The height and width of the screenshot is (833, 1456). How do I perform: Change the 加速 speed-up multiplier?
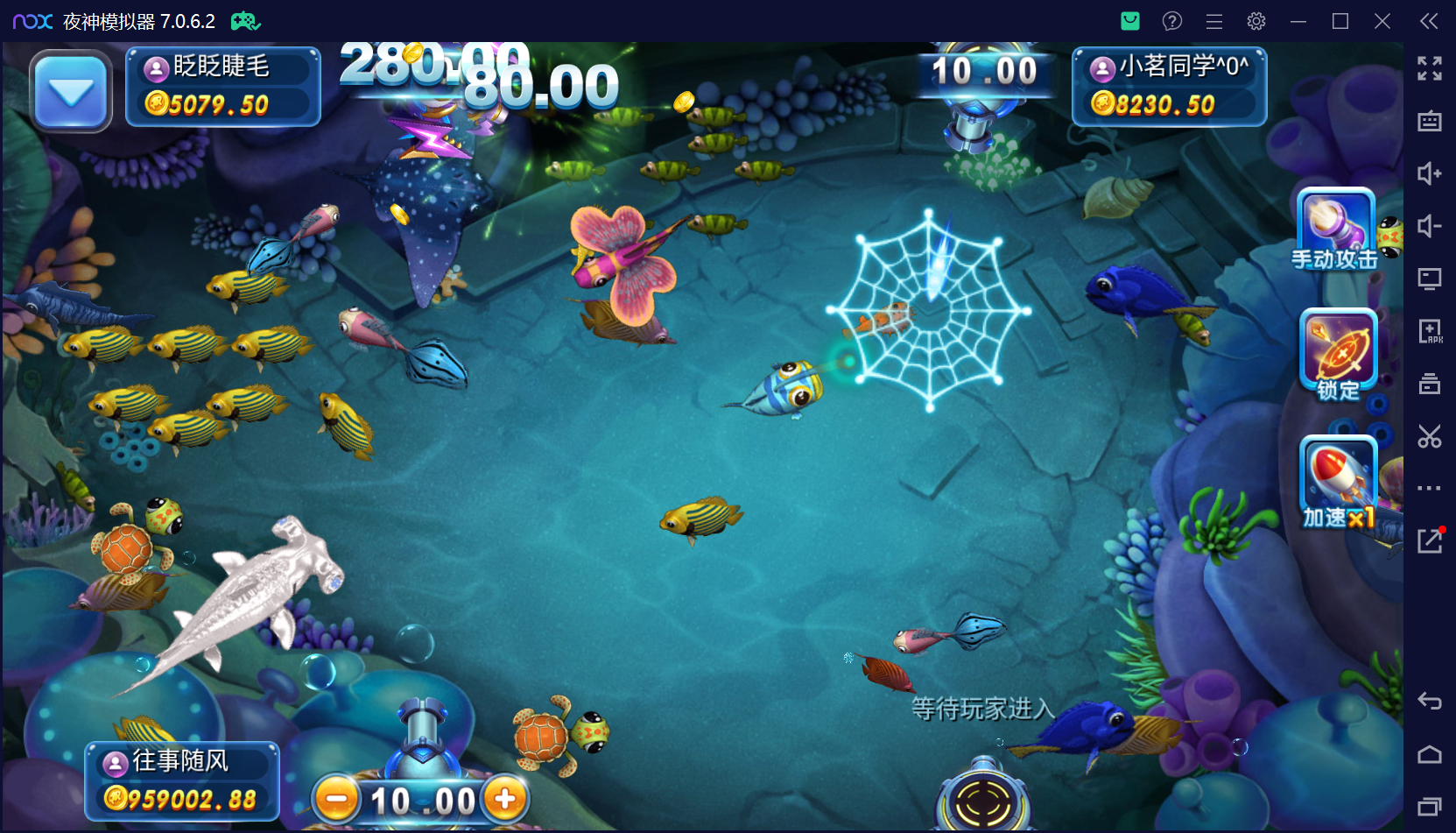pyautogui.click(x=1339, y=482)
